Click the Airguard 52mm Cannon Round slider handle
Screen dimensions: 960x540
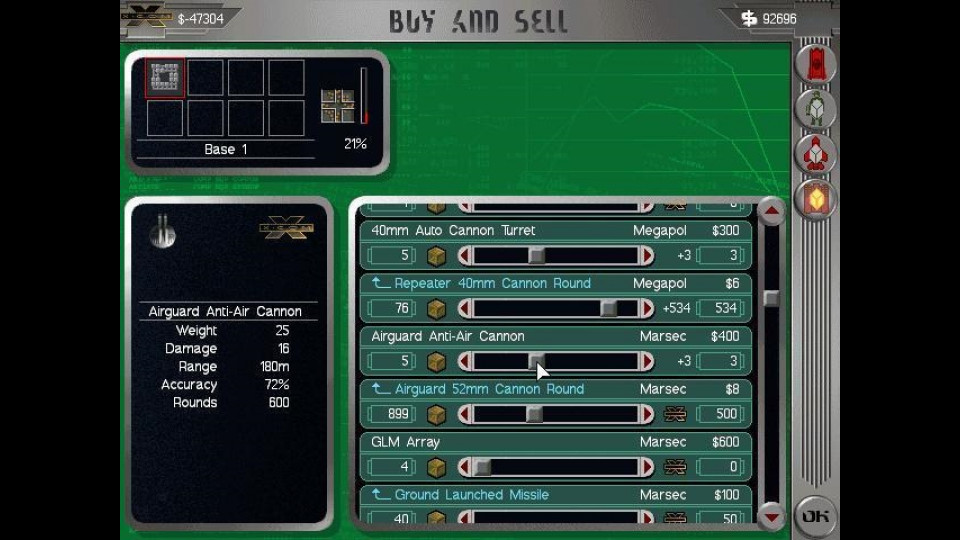(535, 414)
